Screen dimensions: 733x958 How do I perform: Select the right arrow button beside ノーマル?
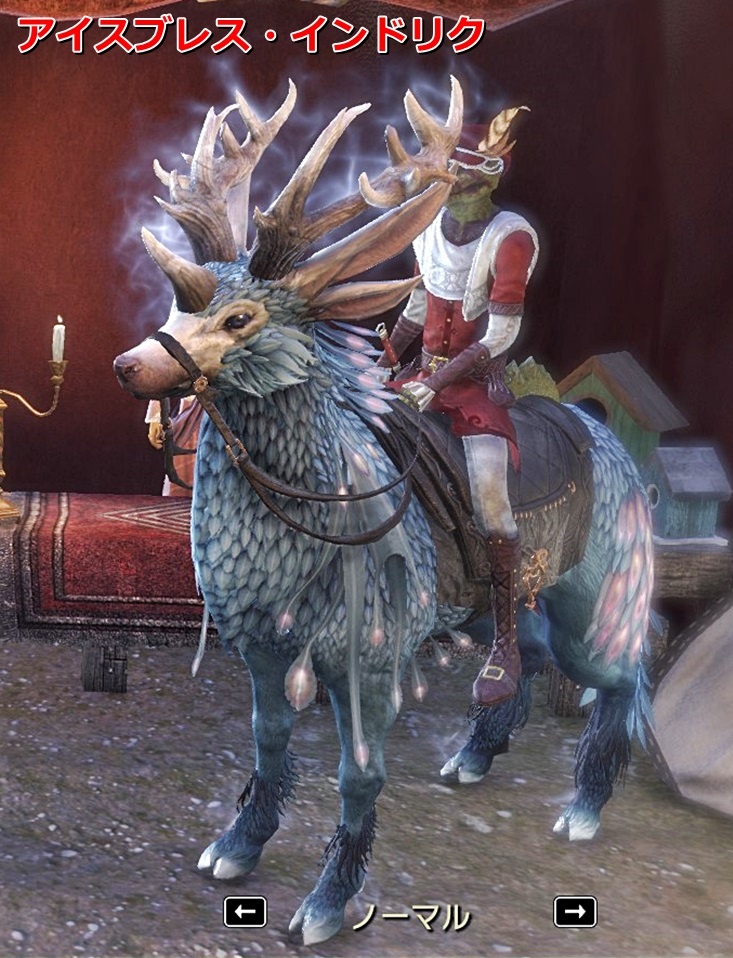pyautogui.click(x=574, y=911)
